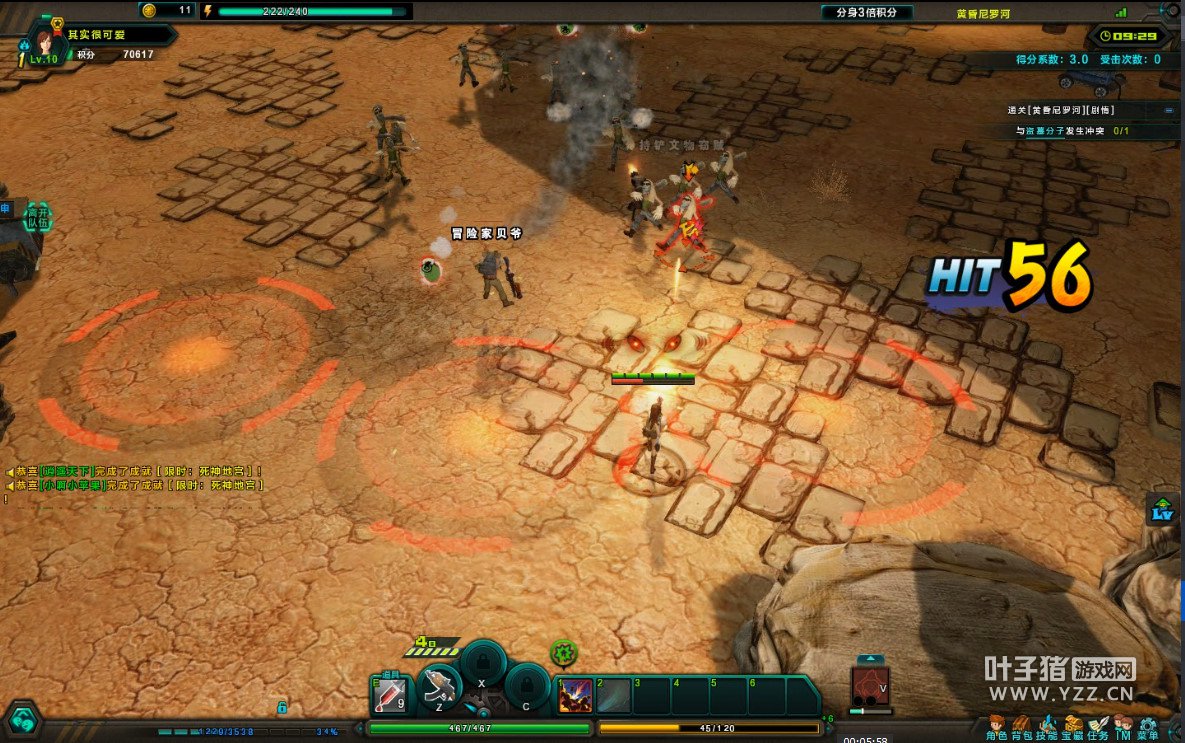Open the 任务 quest log

(1098, 726)
